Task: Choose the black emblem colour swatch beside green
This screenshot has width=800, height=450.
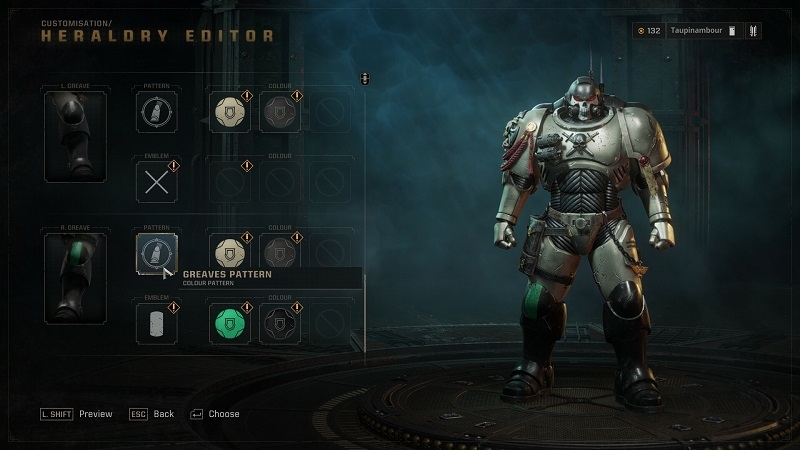Action: coord(281,324)
